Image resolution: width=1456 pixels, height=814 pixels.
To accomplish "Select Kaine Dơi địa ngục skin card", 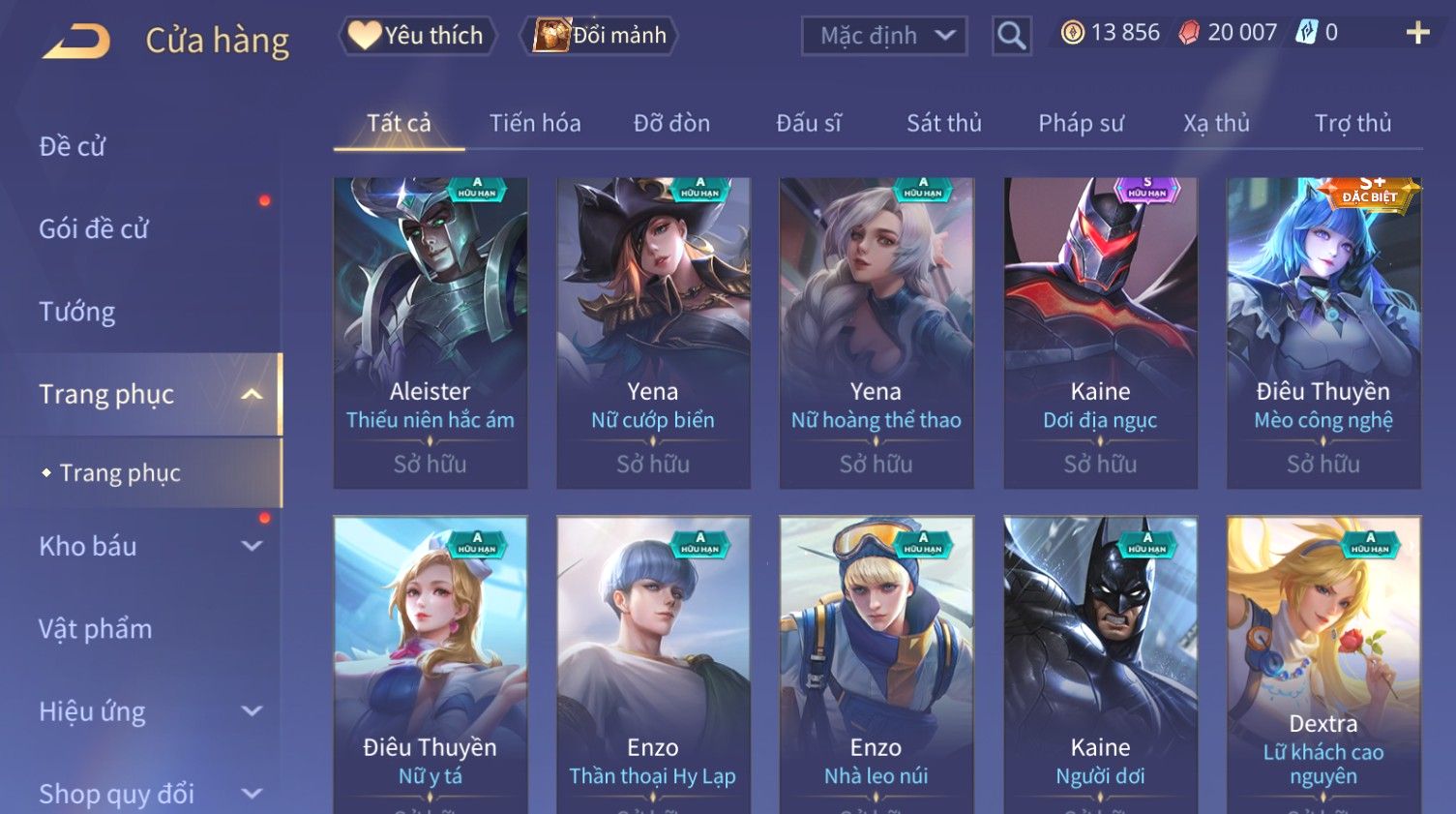I will 1100,332.
